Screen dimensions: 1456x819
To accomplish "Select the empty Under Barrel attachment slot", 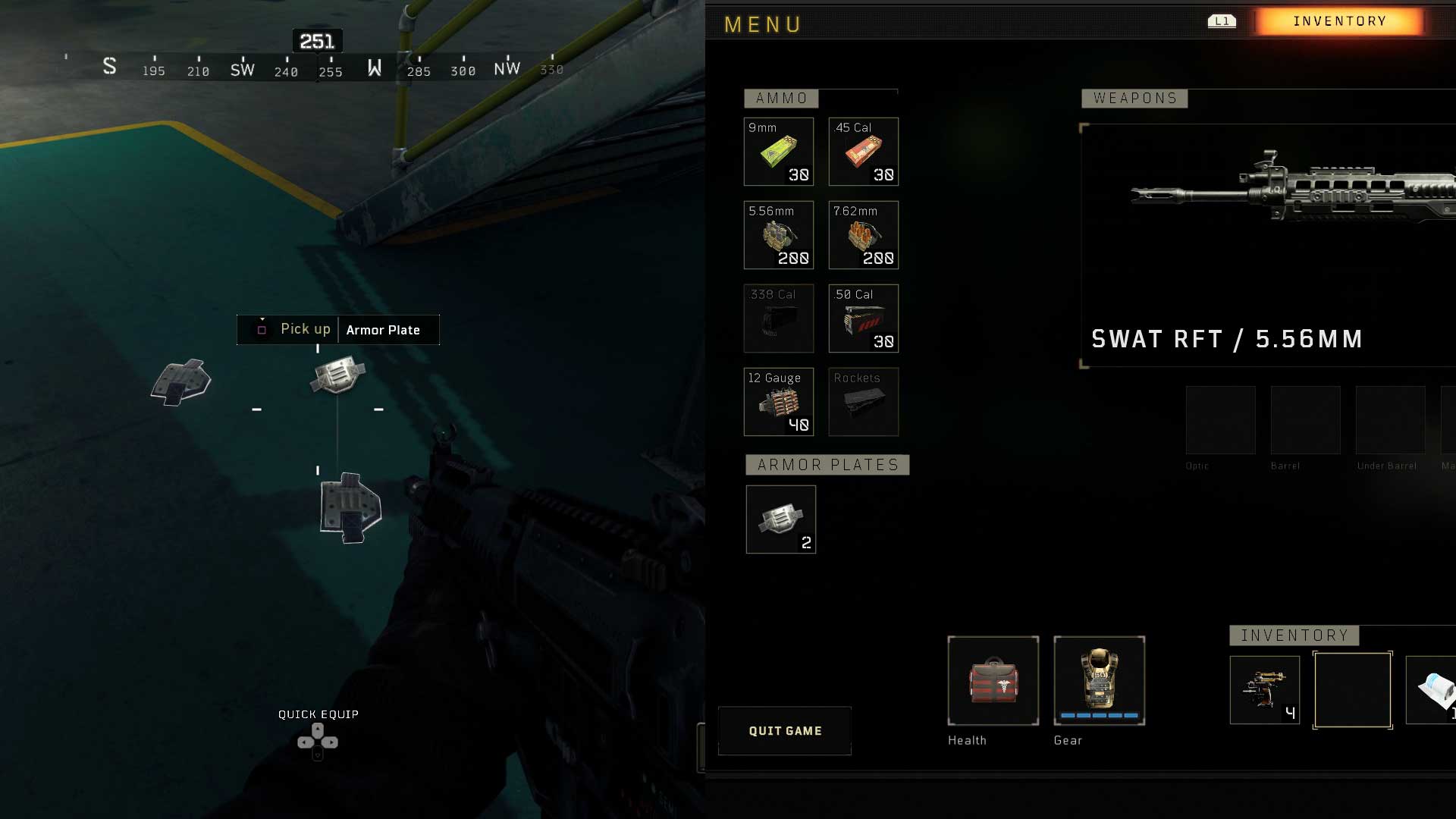I will point(1391,420).
